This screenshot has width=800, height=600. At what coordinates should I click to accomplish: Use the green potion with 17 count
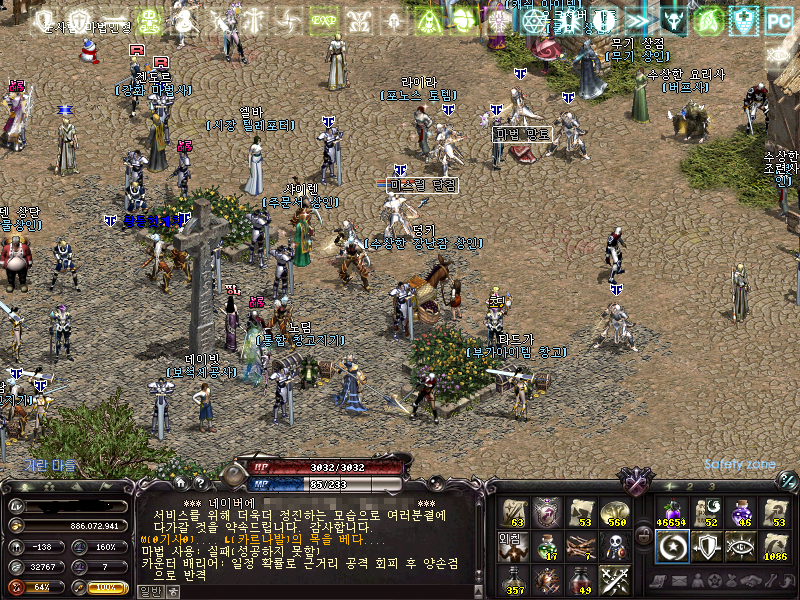pos(546,546)
